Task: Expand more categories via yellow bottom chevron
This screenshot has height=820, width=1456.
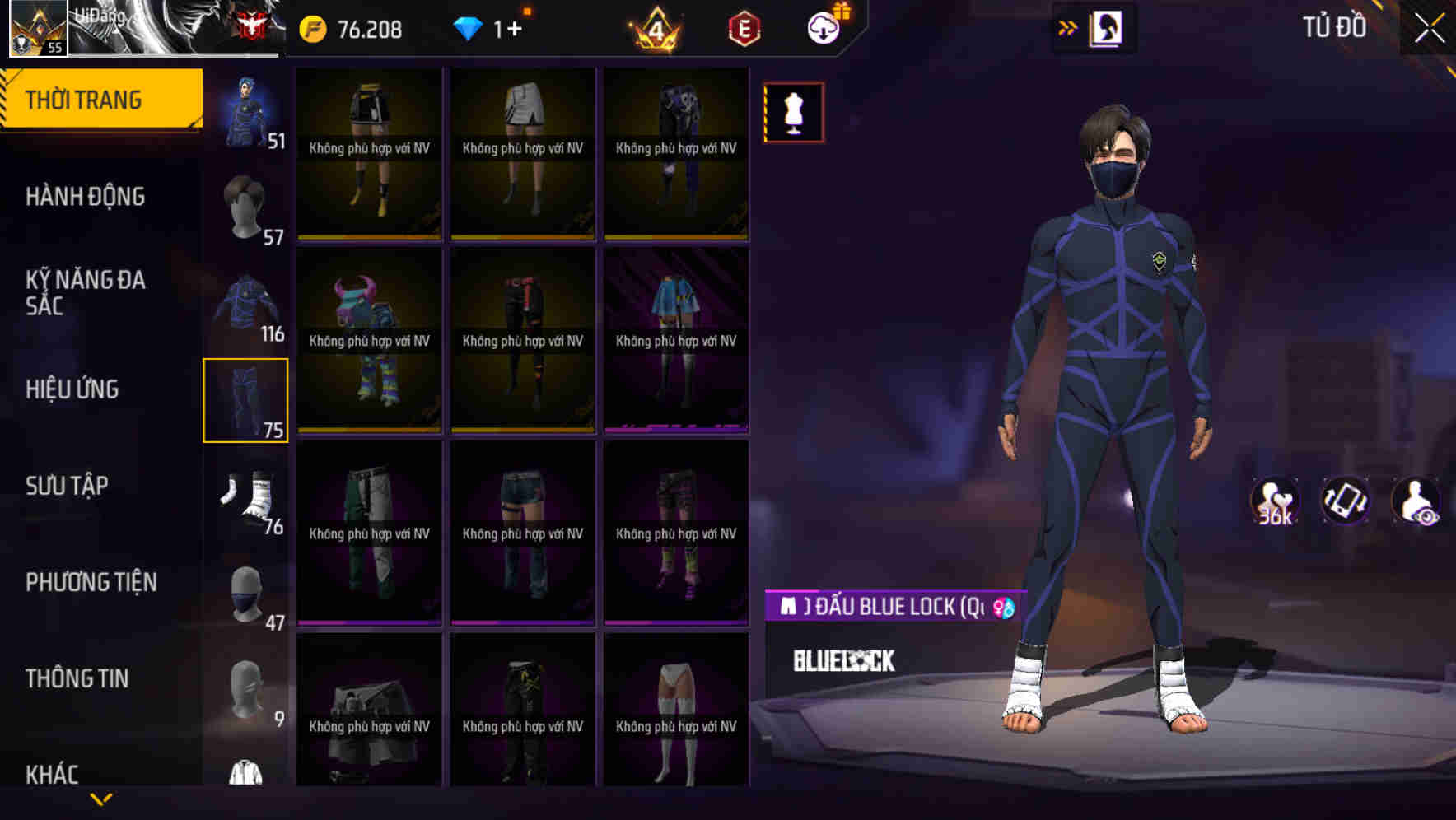Action: point(101,797)
